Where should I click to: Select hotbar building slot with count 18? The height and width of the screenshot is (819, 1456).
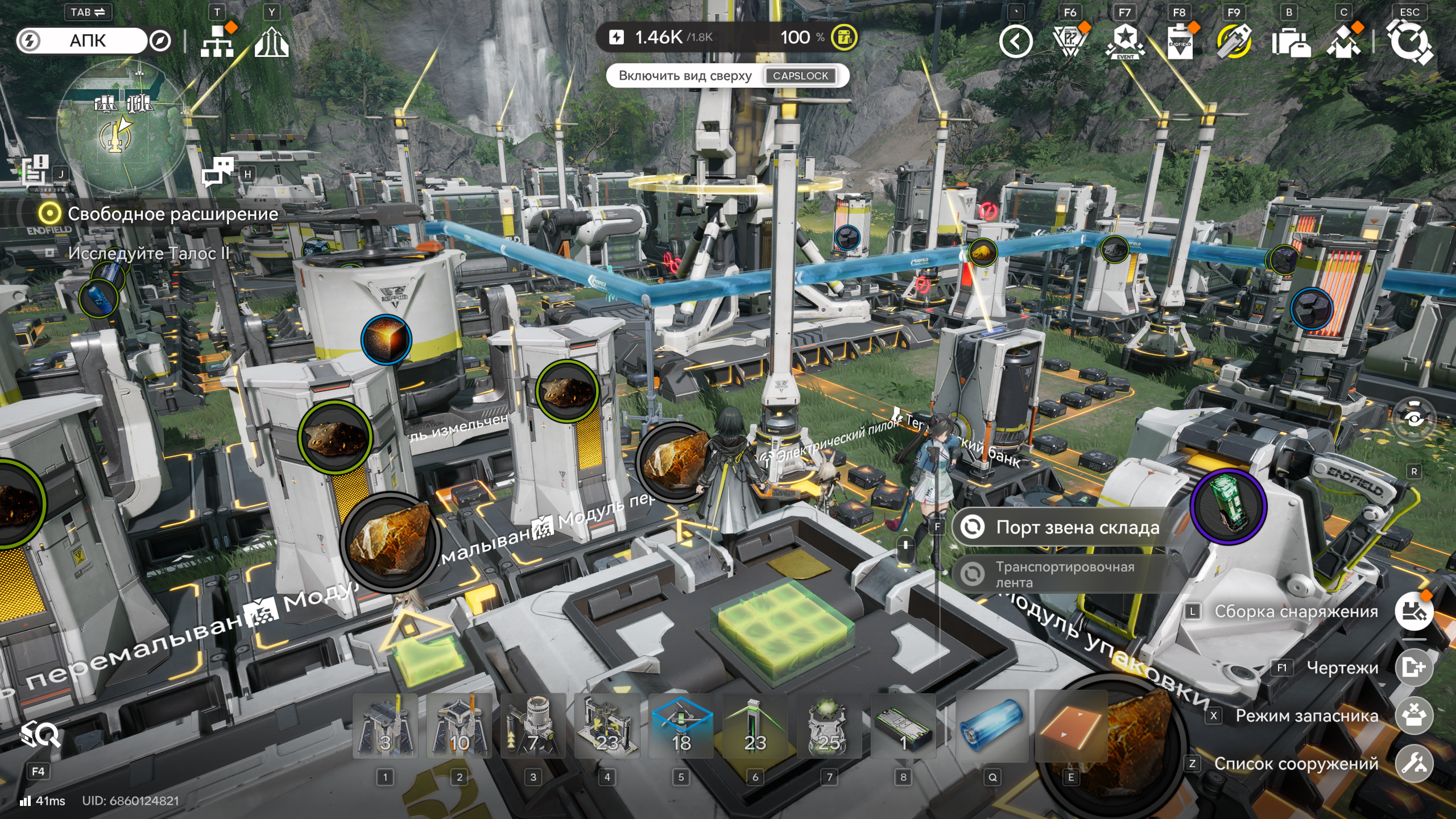(681, 726)
